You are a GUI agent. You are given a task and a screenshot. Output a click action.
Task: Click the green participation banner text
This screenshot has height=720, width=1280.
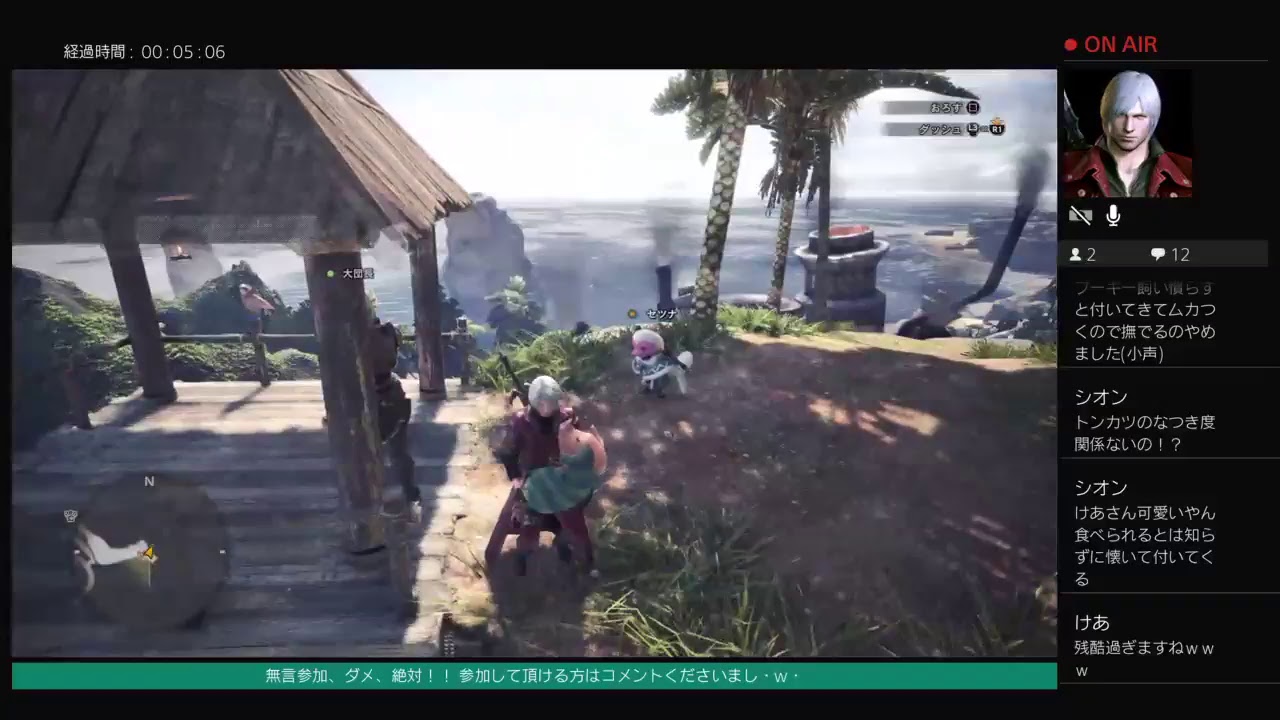(534, 677)
